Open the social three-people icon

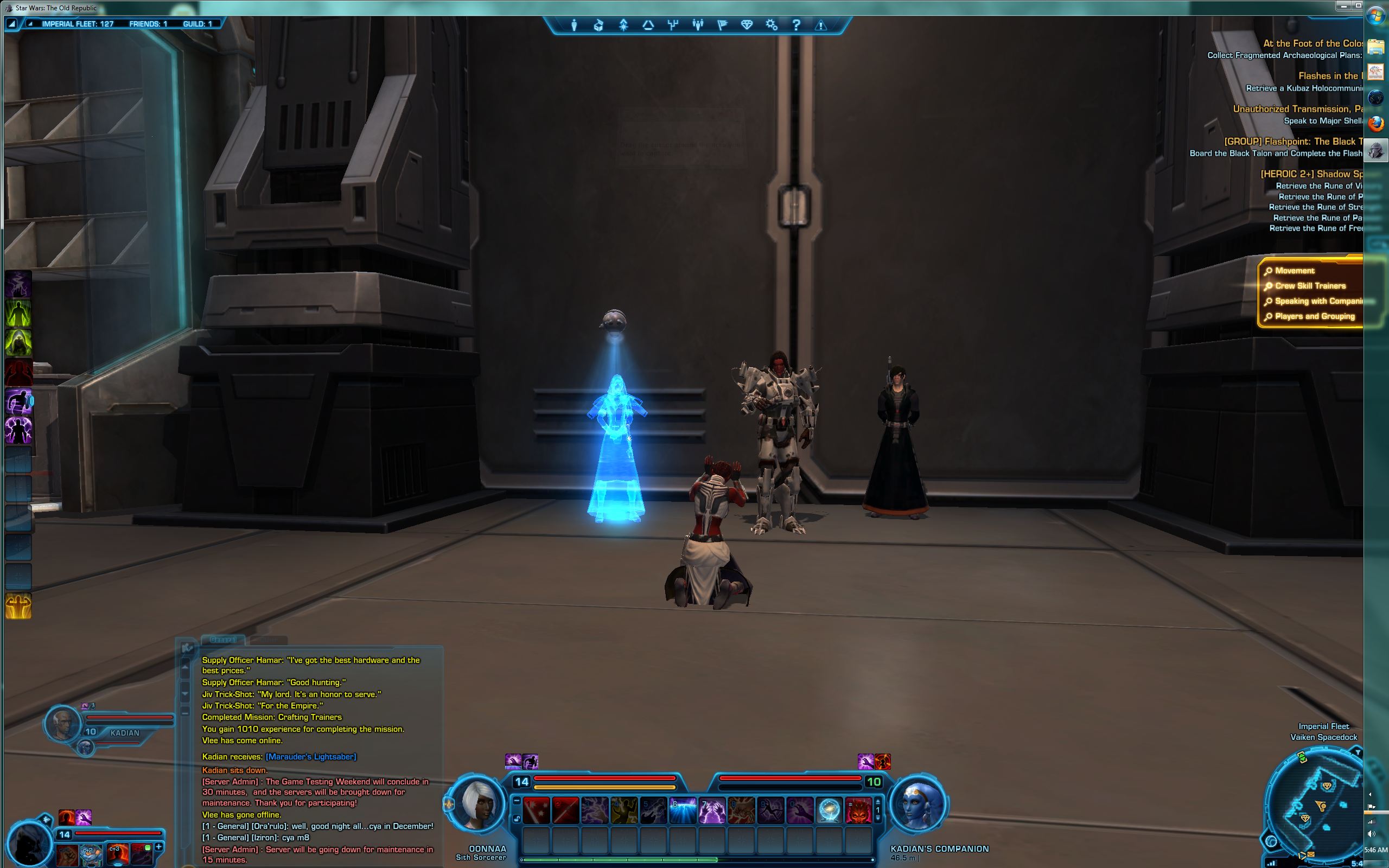tap(697, 25)
